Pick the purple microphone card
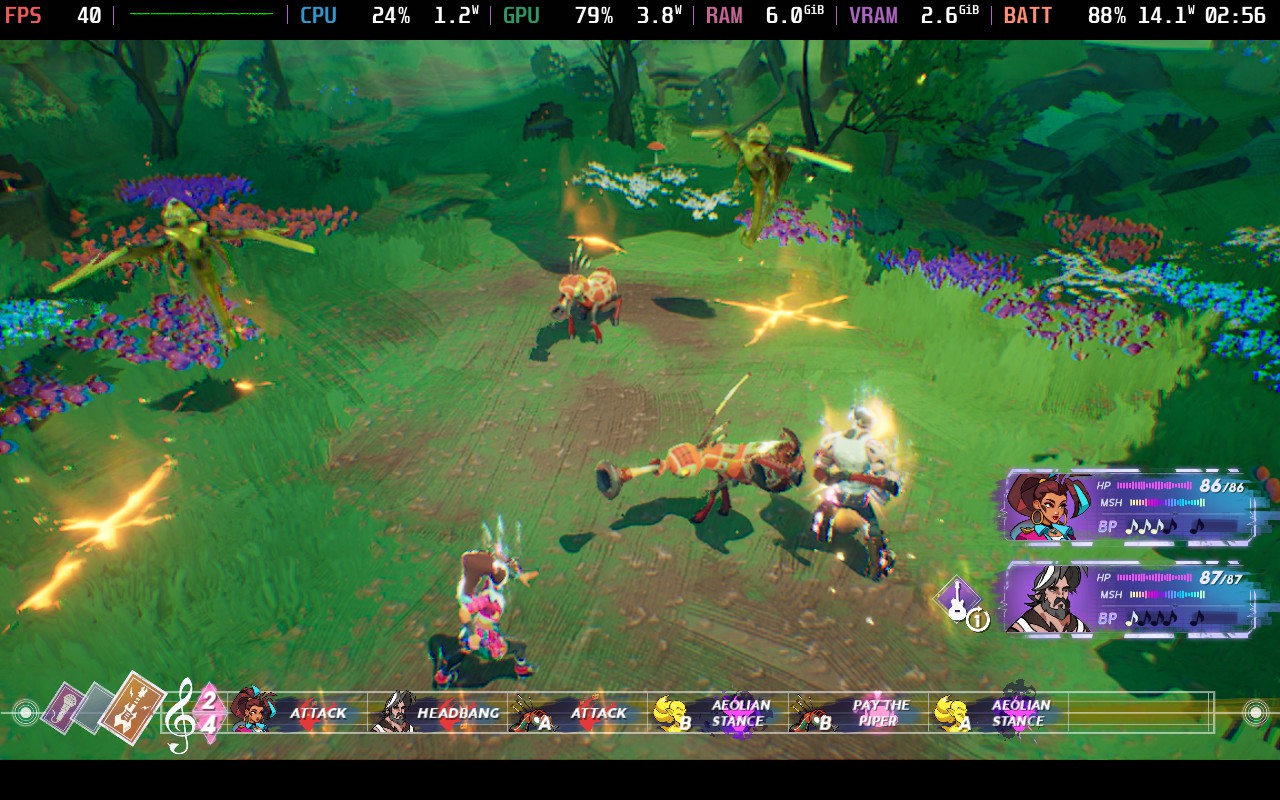The width and height of the screenshot is (1280, 800). pos(63,707)
